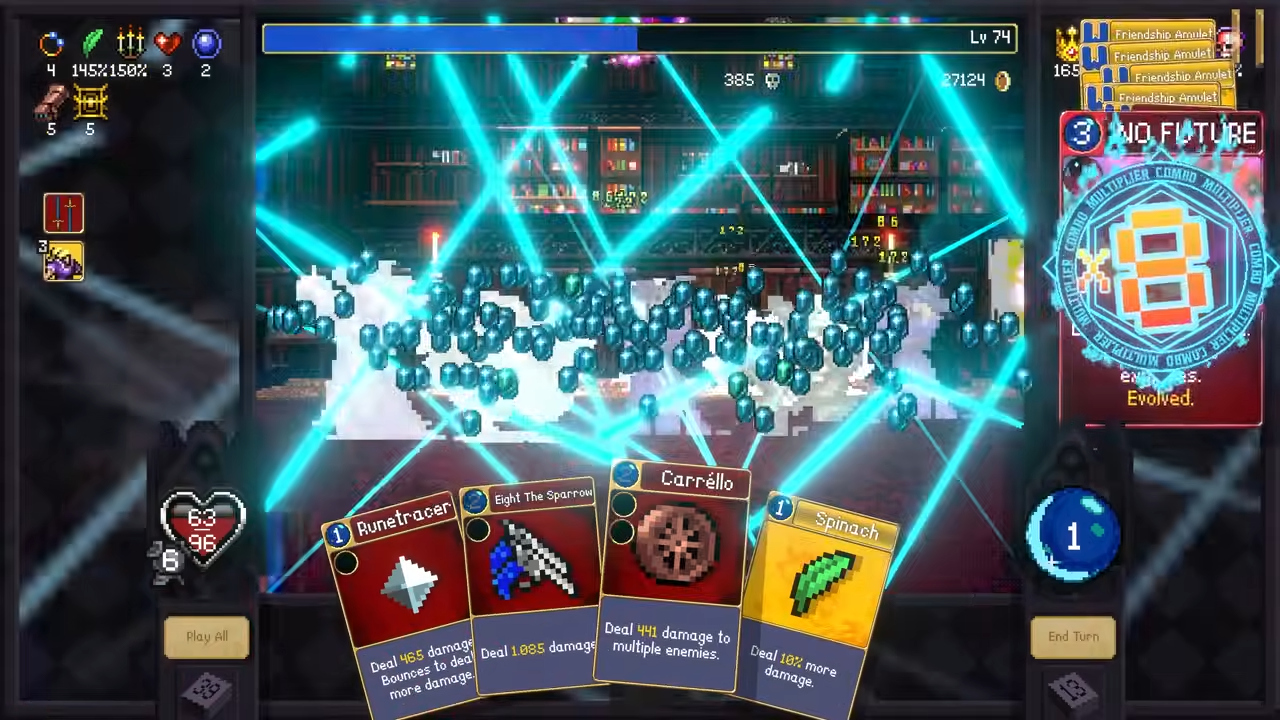Select the red twin swords relic icon

64,213
